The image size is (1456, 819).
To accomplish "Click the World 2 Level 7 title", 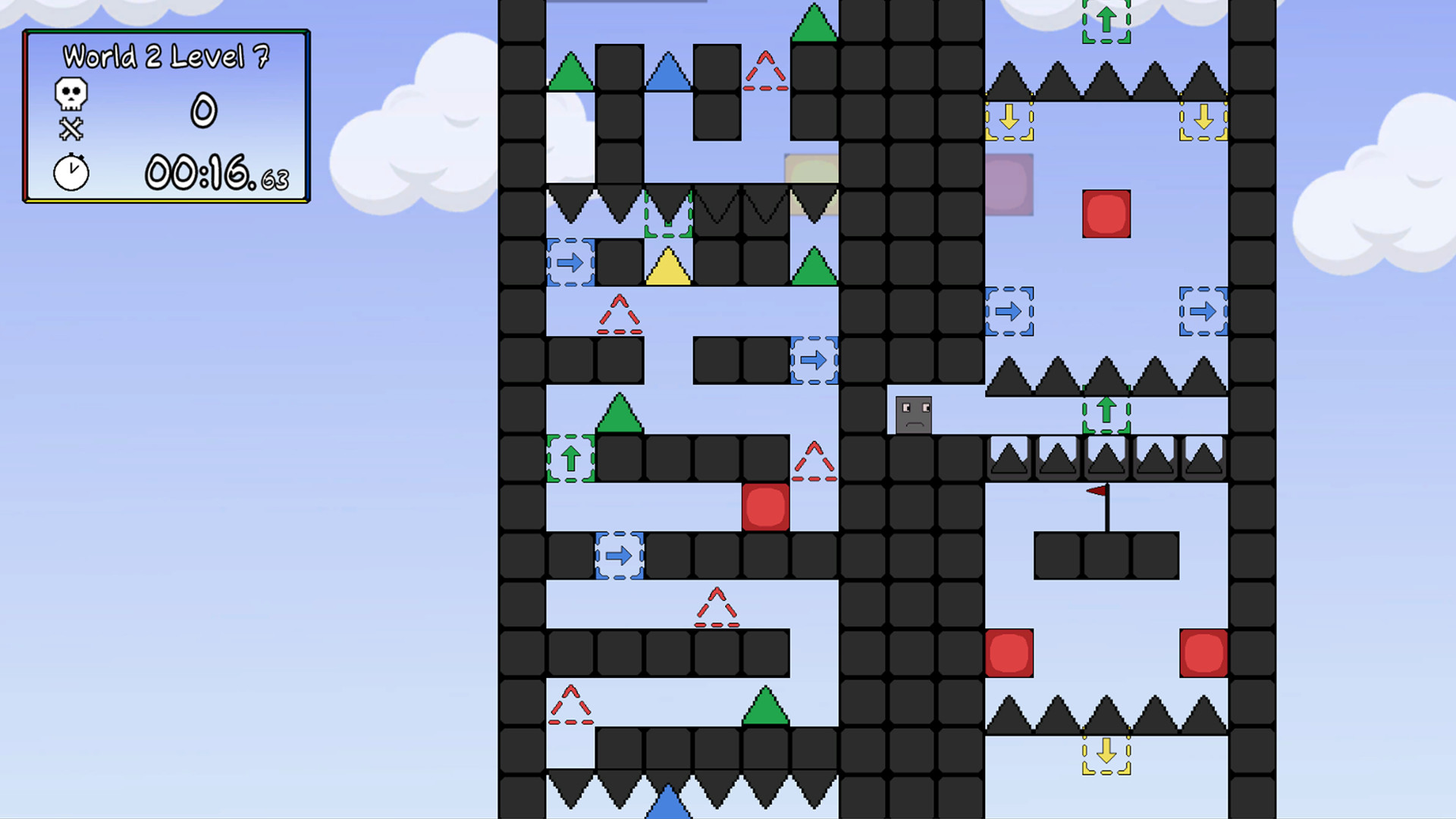I will point(167,55).
